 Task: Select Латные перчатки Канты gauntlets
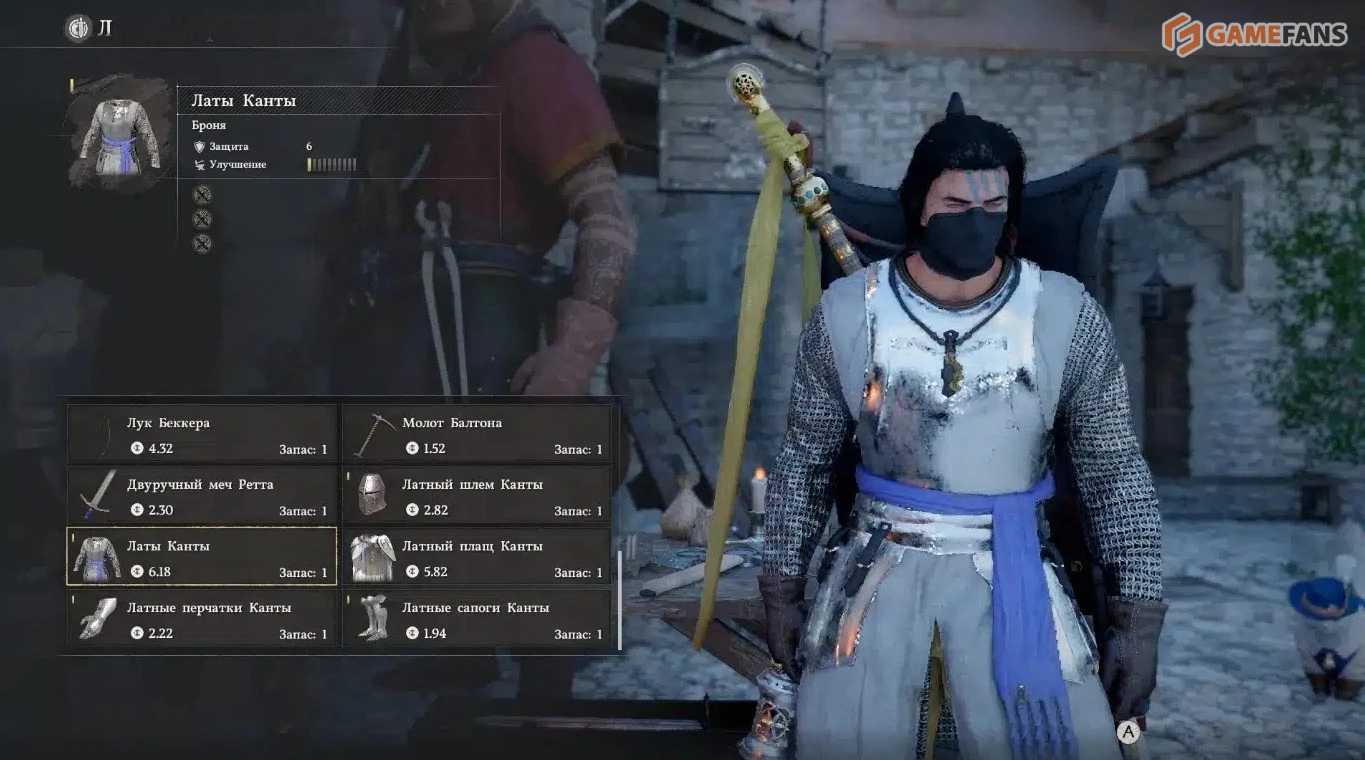coord(202,619)
